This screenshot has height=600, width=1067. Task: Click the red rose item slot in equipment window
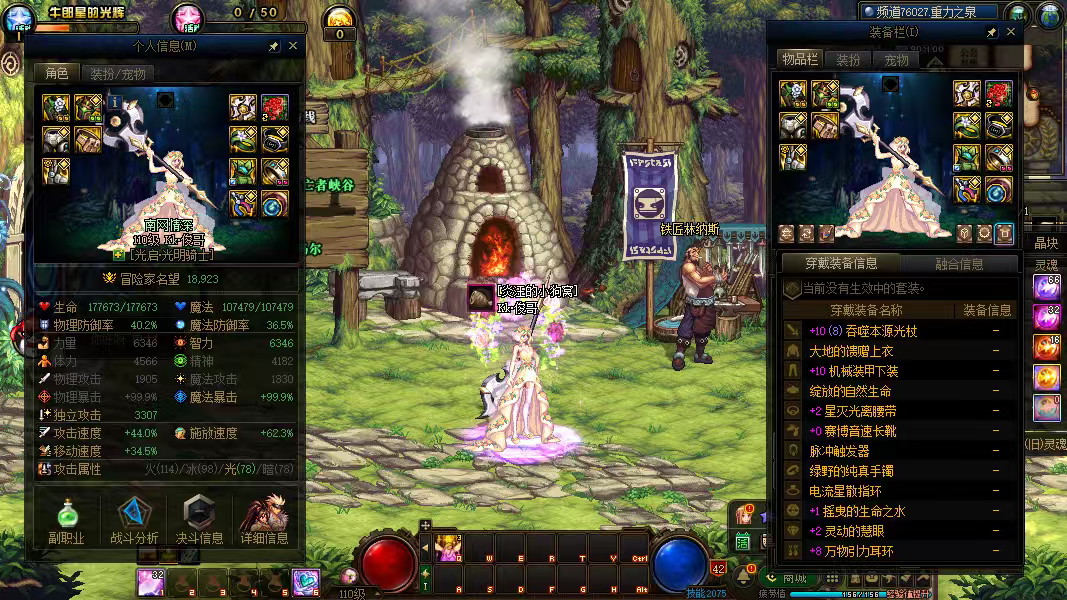click(999, 94)
